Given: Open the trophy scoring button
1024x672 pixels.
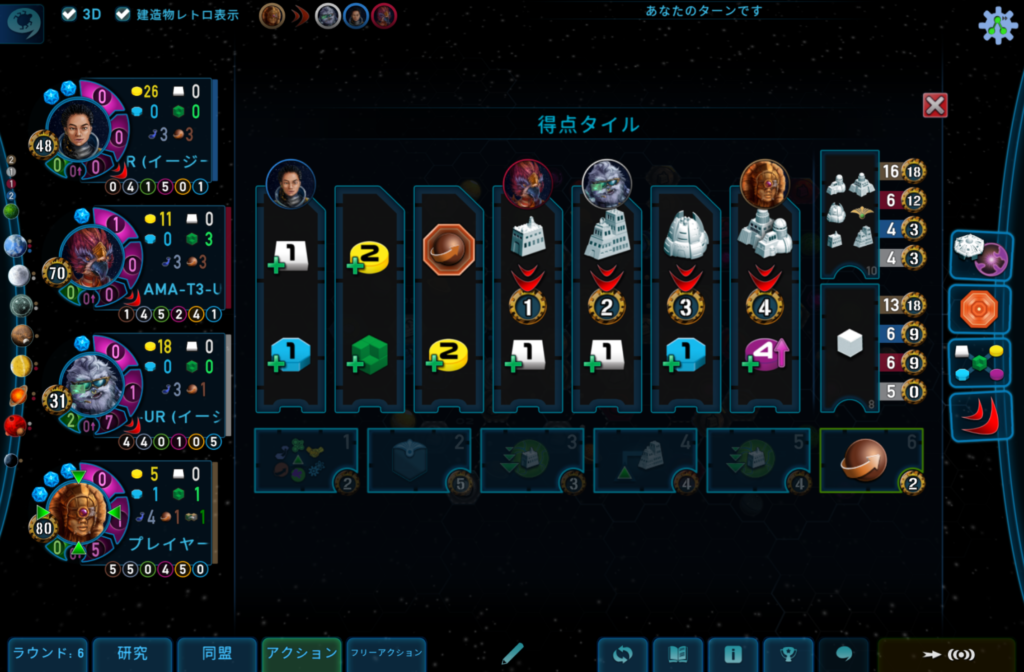Looking at the screenshot, I should (788, 655).
